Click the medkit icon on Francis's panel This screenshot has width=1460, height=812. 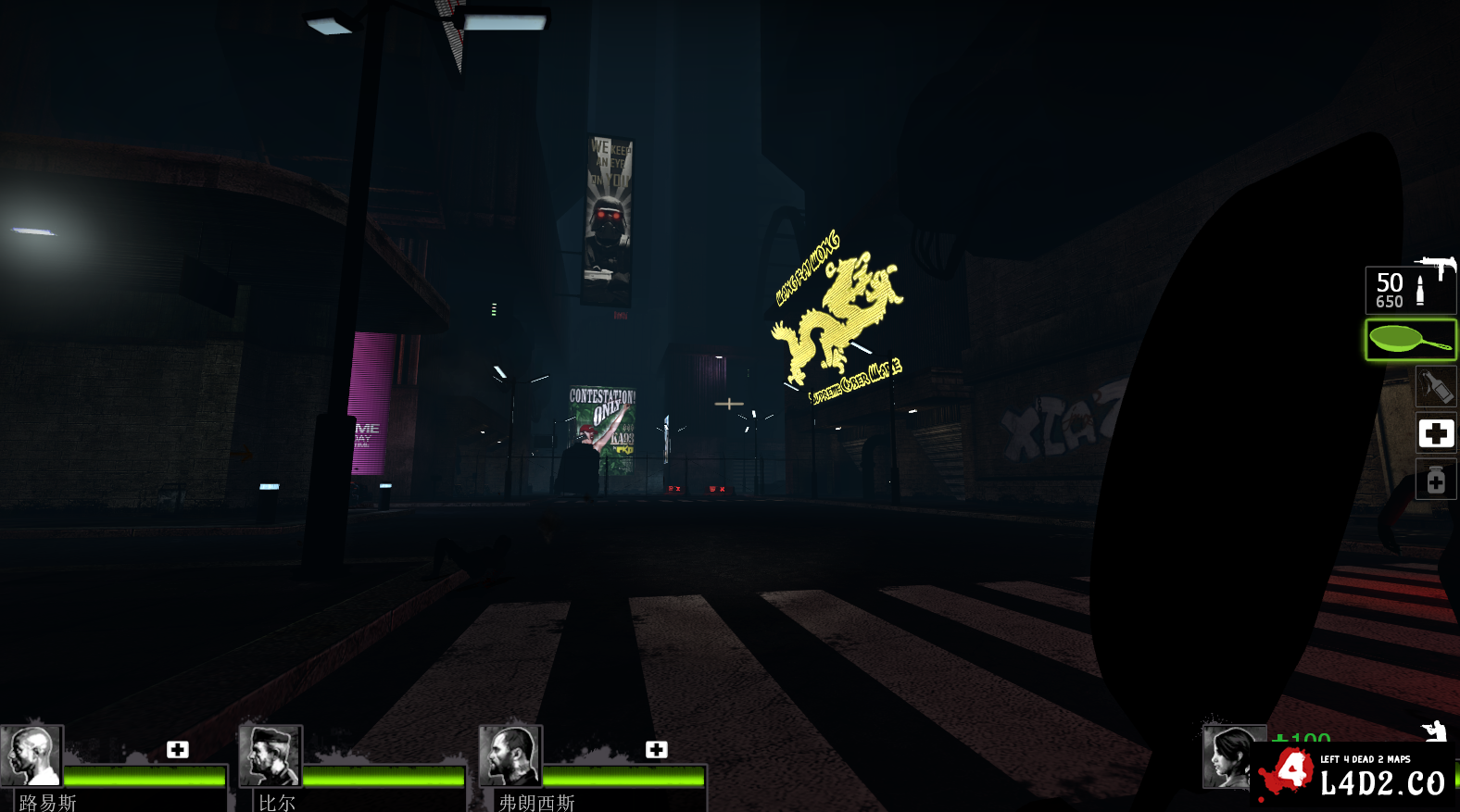(656, 749)
